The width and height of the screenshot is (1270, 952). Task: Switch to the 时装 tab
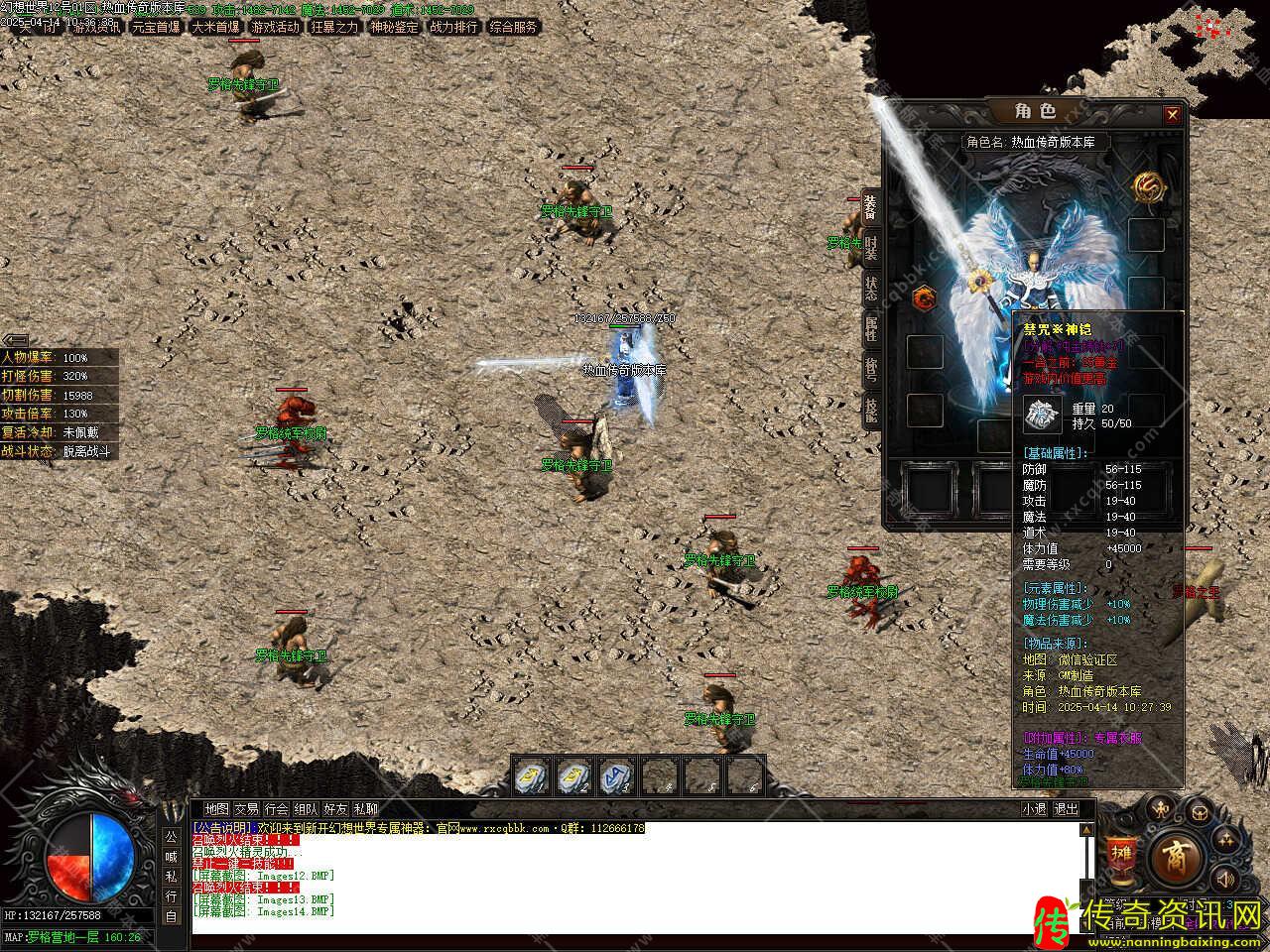click(870, 248)
